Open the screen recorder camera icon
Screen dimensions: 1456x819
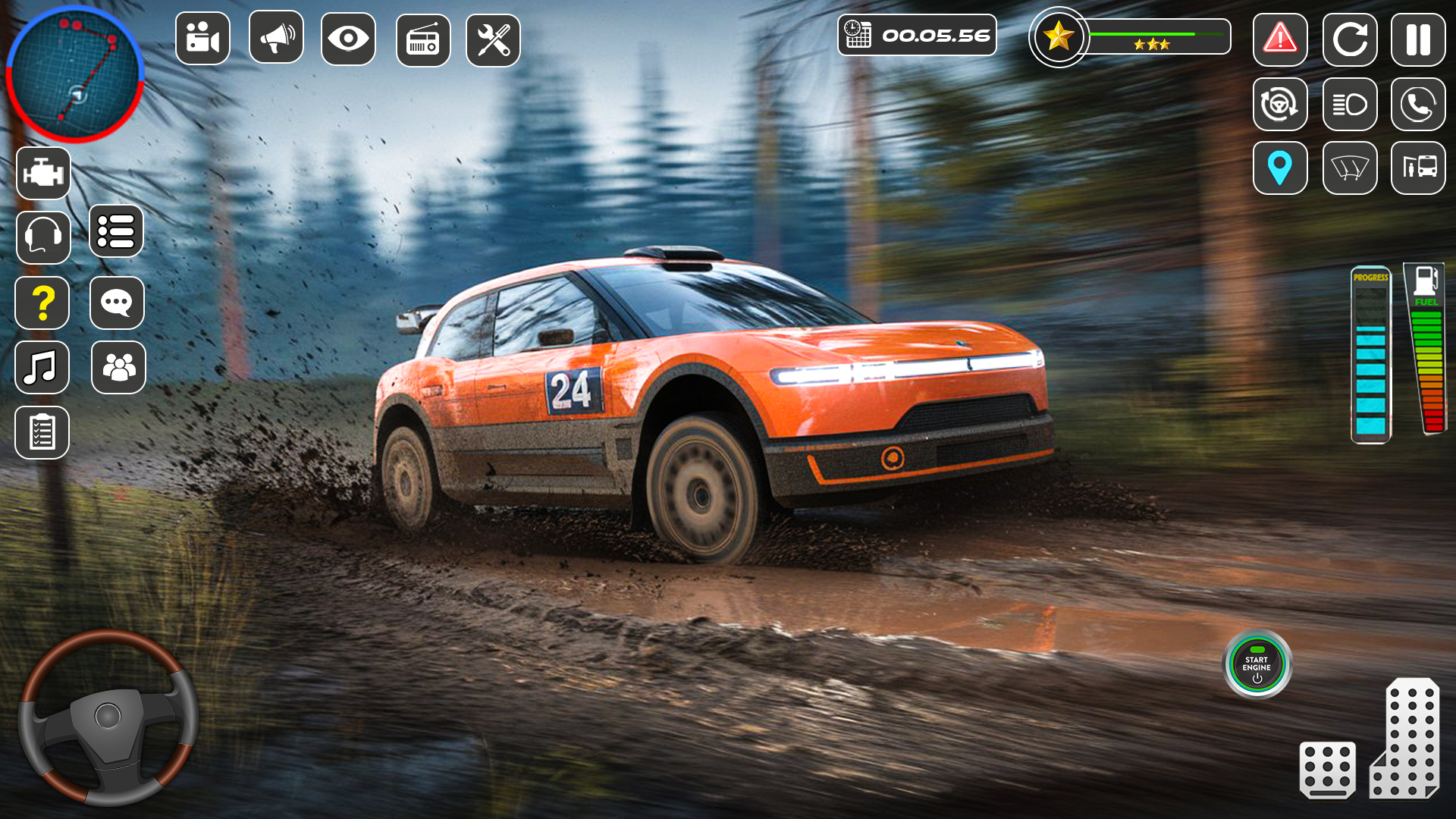(x=202, y=36)
